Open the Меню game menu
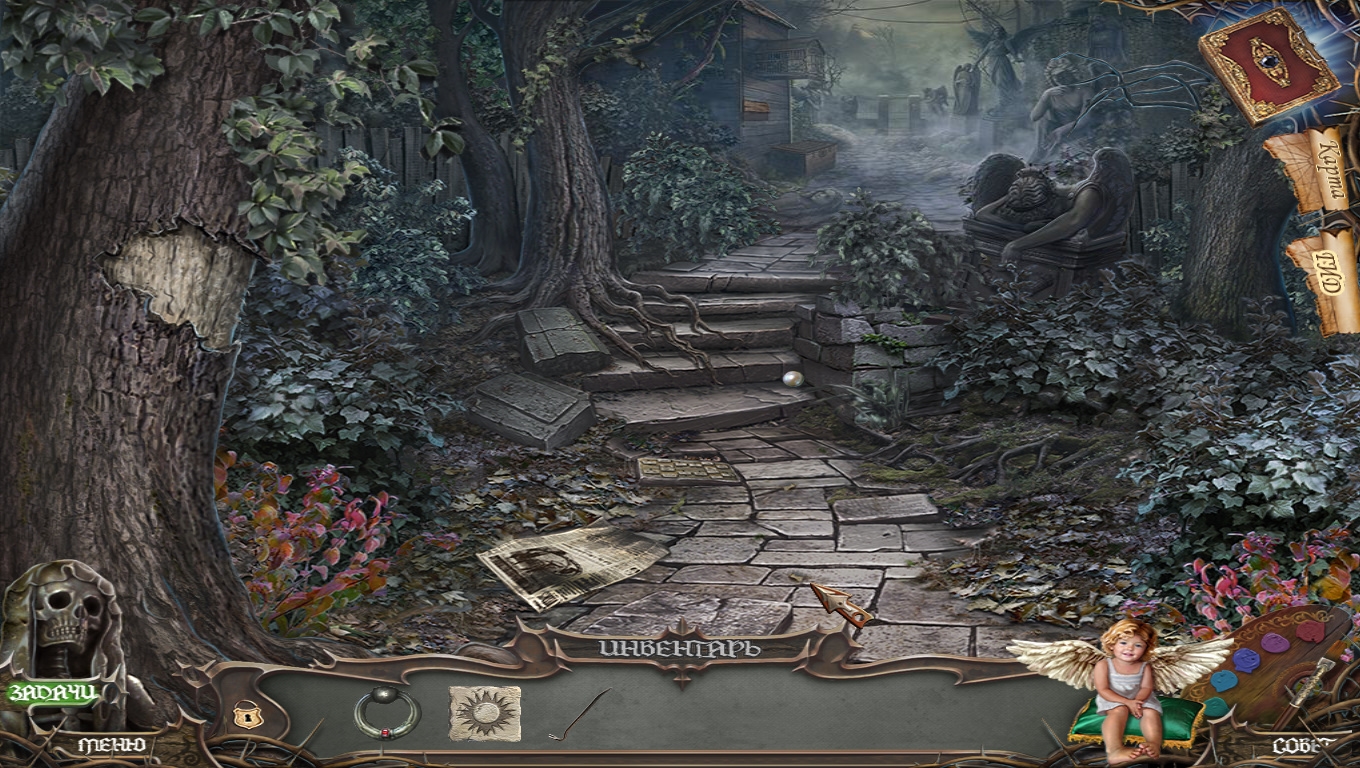Viewport: 1360px width, 768px height. point(112,745)
